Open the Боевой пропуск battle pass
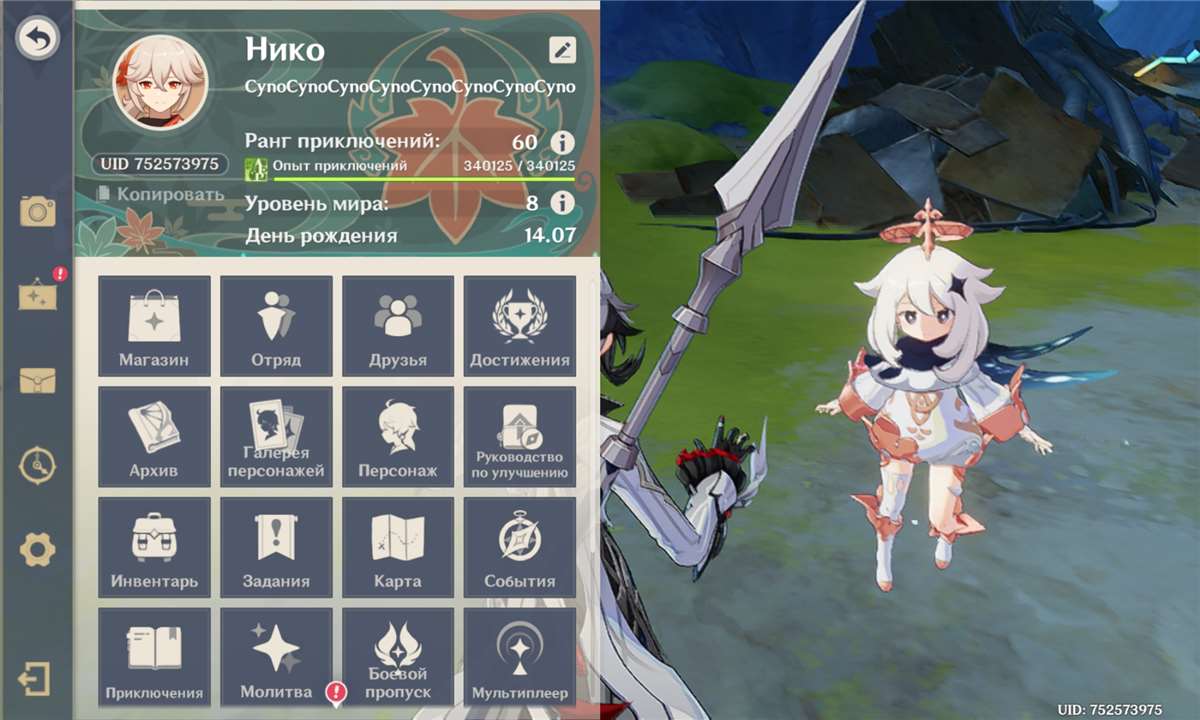Screen dimensions: 1200x720 pyautogui.click(x=398, y=658)
